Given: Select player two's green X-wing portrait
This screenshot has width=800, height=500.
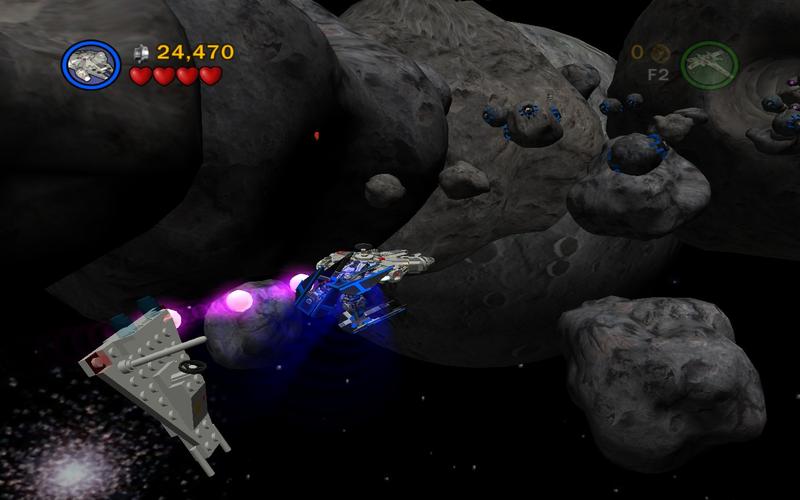Looking at the screenshot, I should (x=708, y=64).
